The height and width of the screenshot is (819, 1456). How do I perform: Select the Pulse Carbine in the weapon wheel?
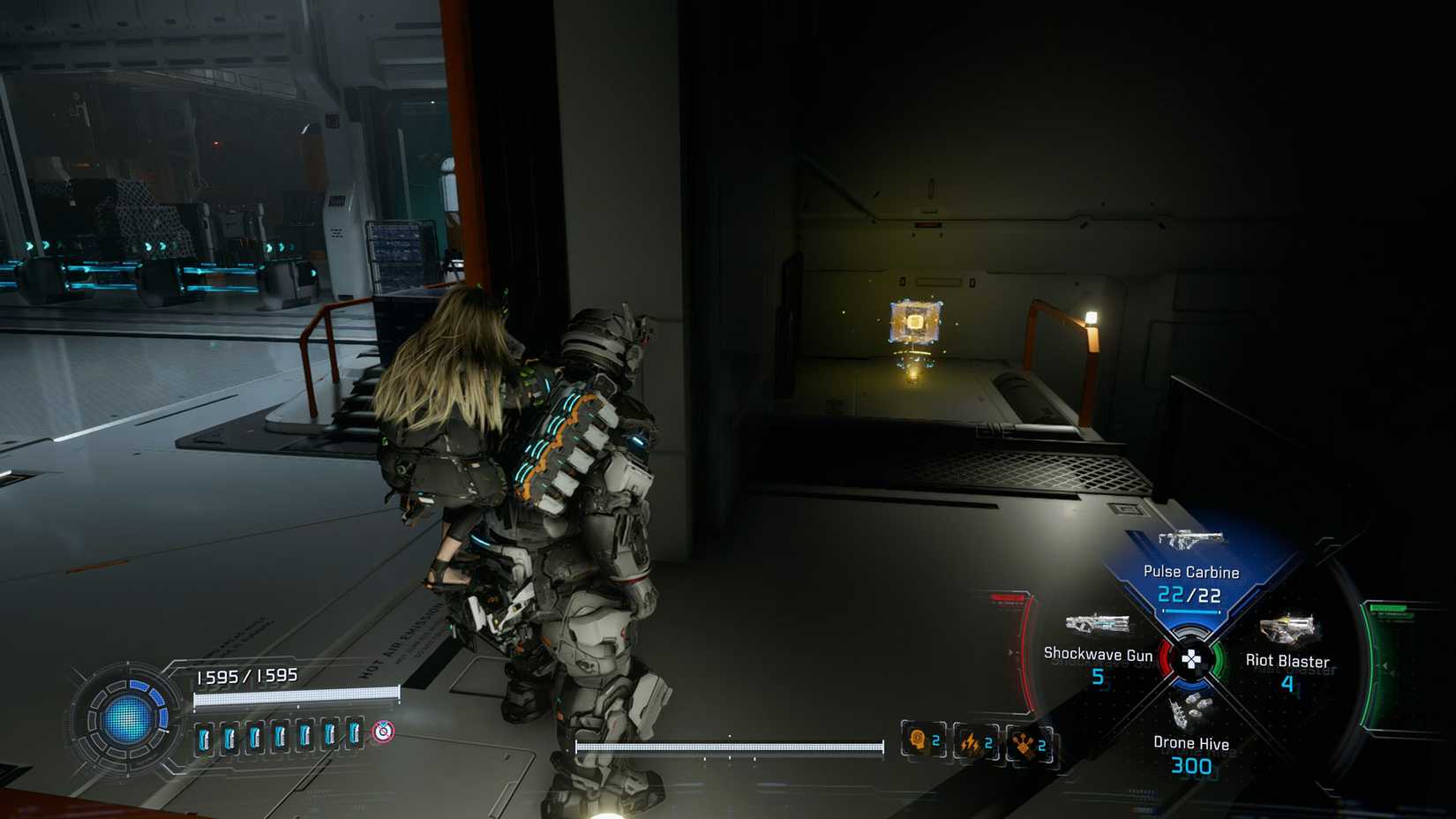(1191, 540)
